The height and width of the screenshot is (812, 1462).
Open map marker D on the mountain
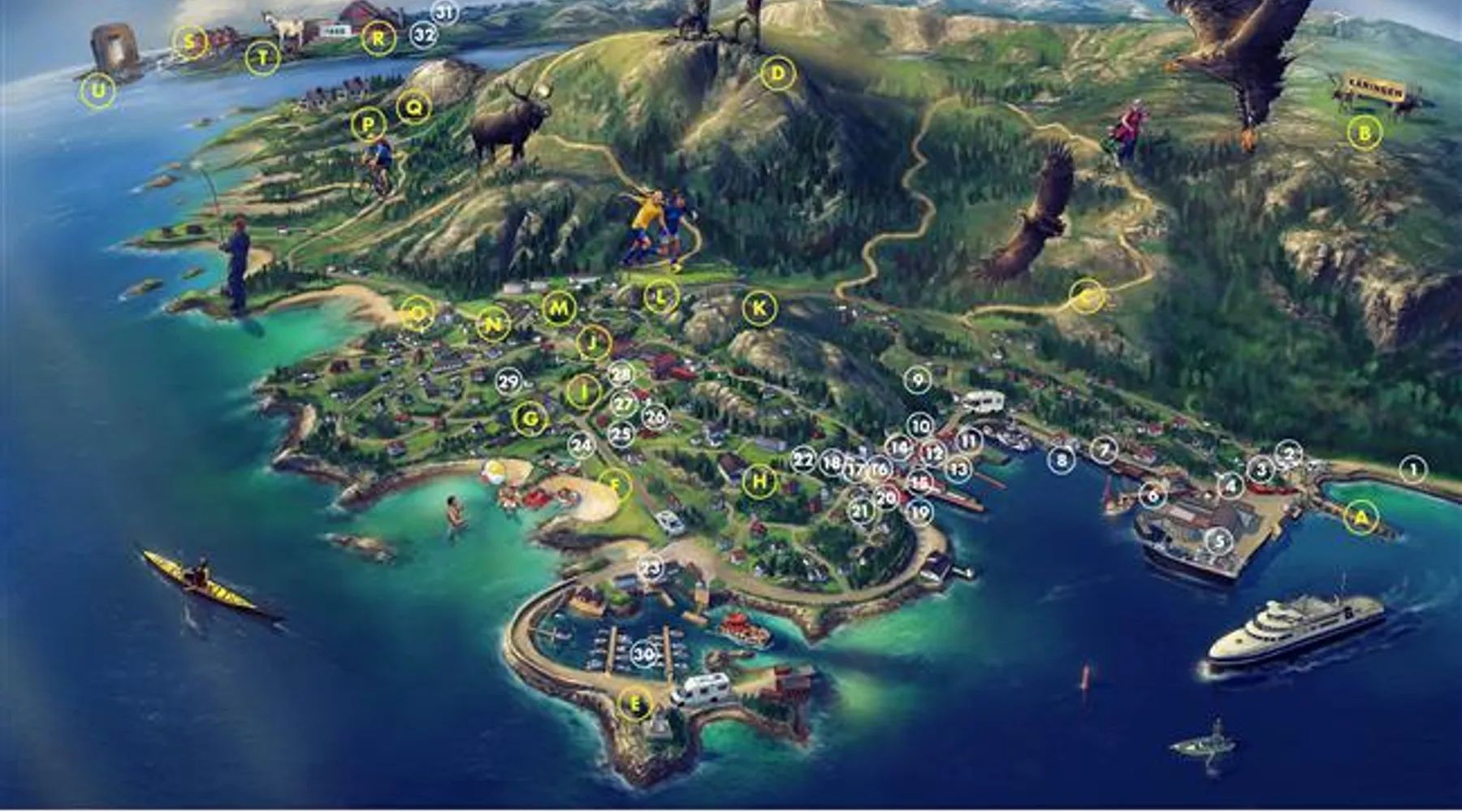click(778, 74)
